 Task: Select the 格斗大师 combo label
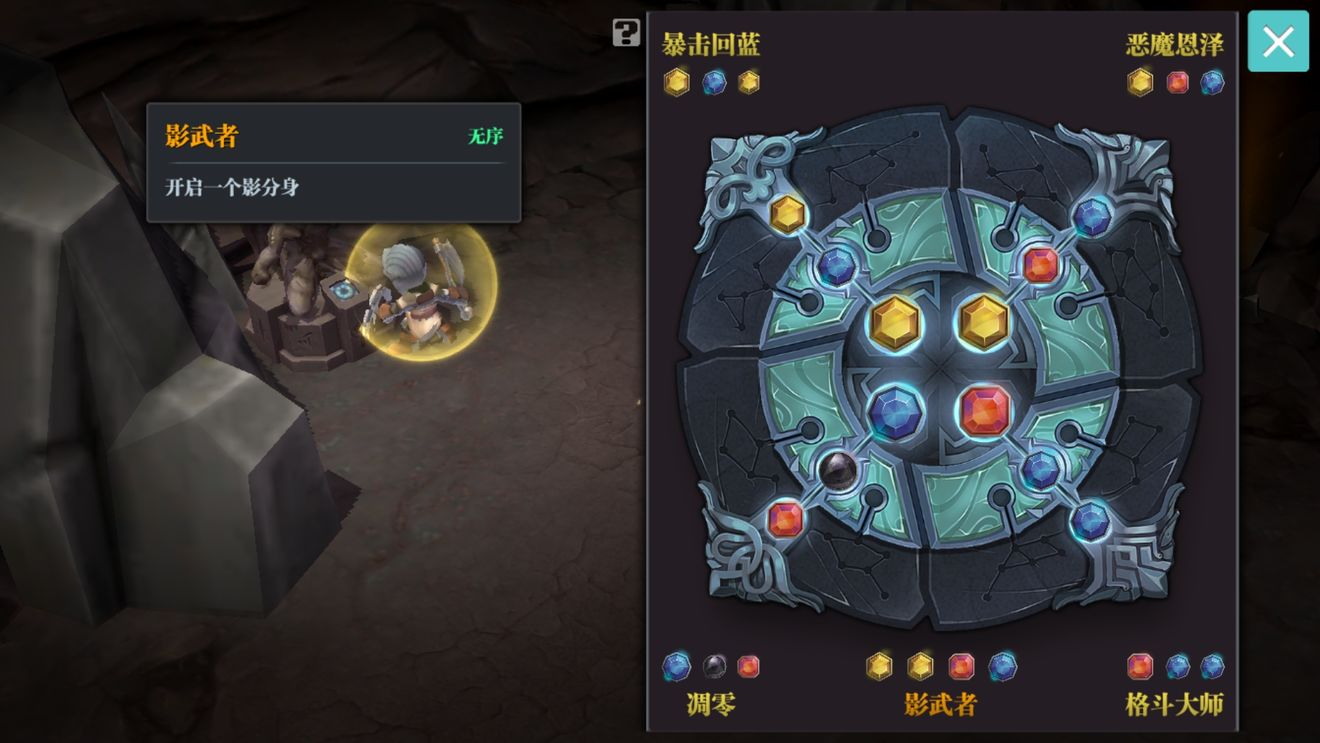point(1174,703)
